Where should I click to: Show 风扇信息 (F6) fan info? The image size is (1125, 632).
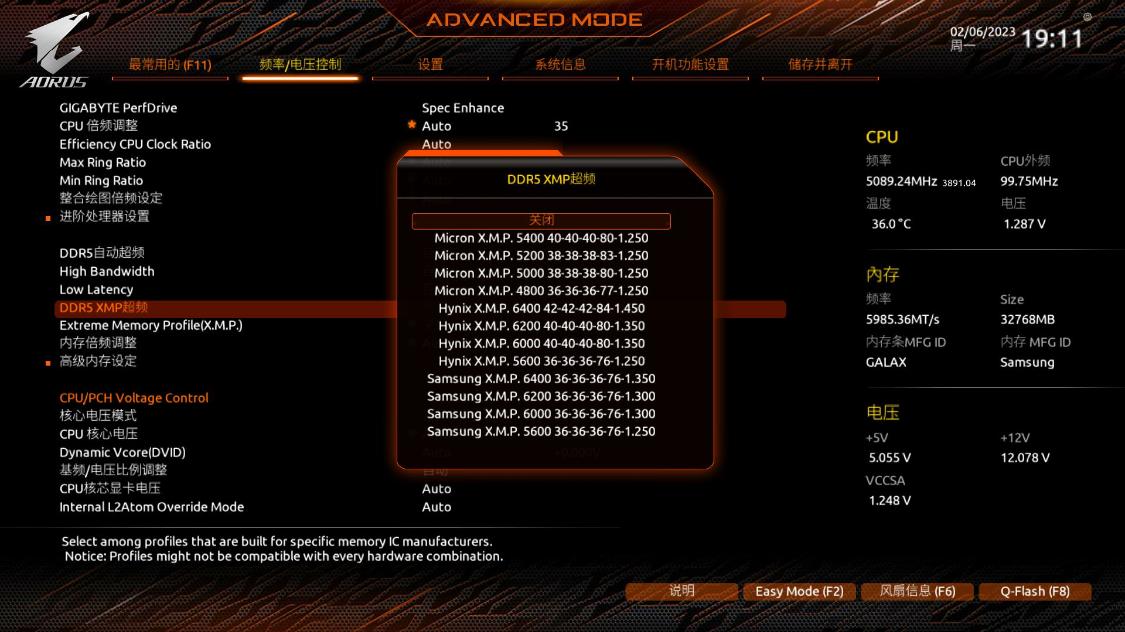pyautogui.click(x=917, y=591)
